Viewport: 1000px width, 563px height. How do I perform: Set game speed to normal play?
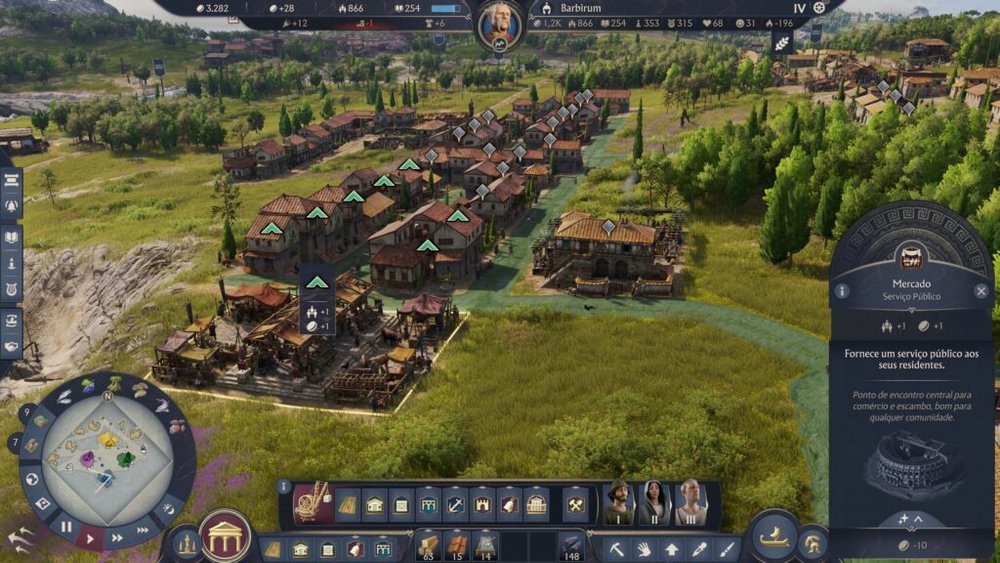pyautogui.click(x=91, y=537)
